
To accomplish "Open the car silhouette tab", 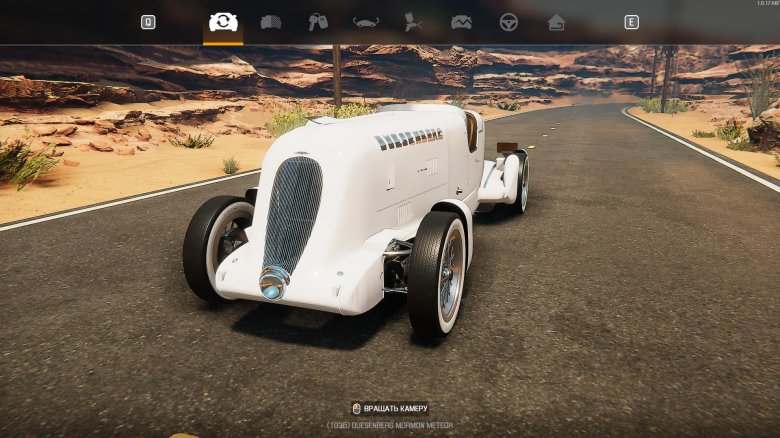I will point(366,22).
